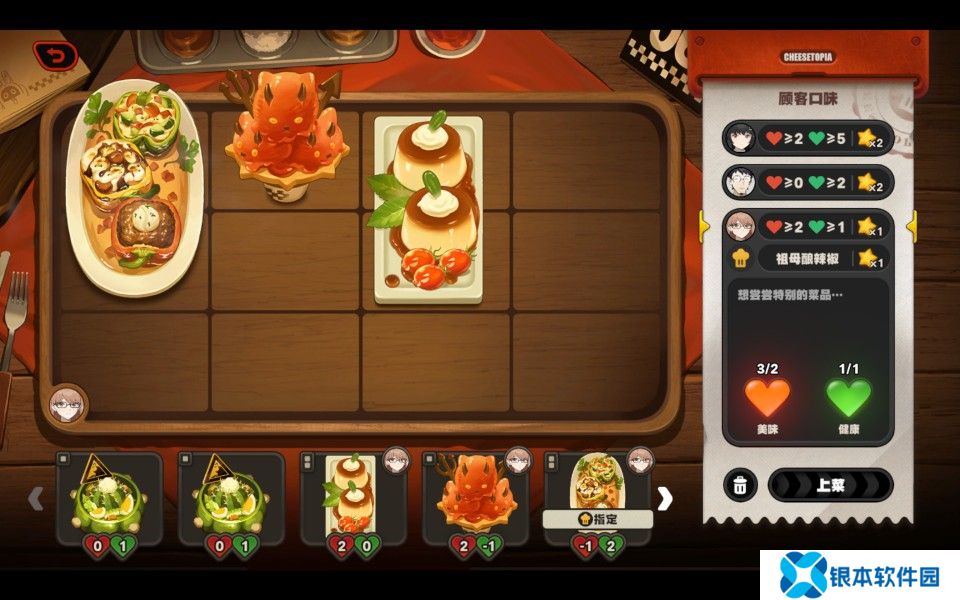Choose the red devil dessert card
The width and height of the screenshot is (960, 600).
pos(476,497)
